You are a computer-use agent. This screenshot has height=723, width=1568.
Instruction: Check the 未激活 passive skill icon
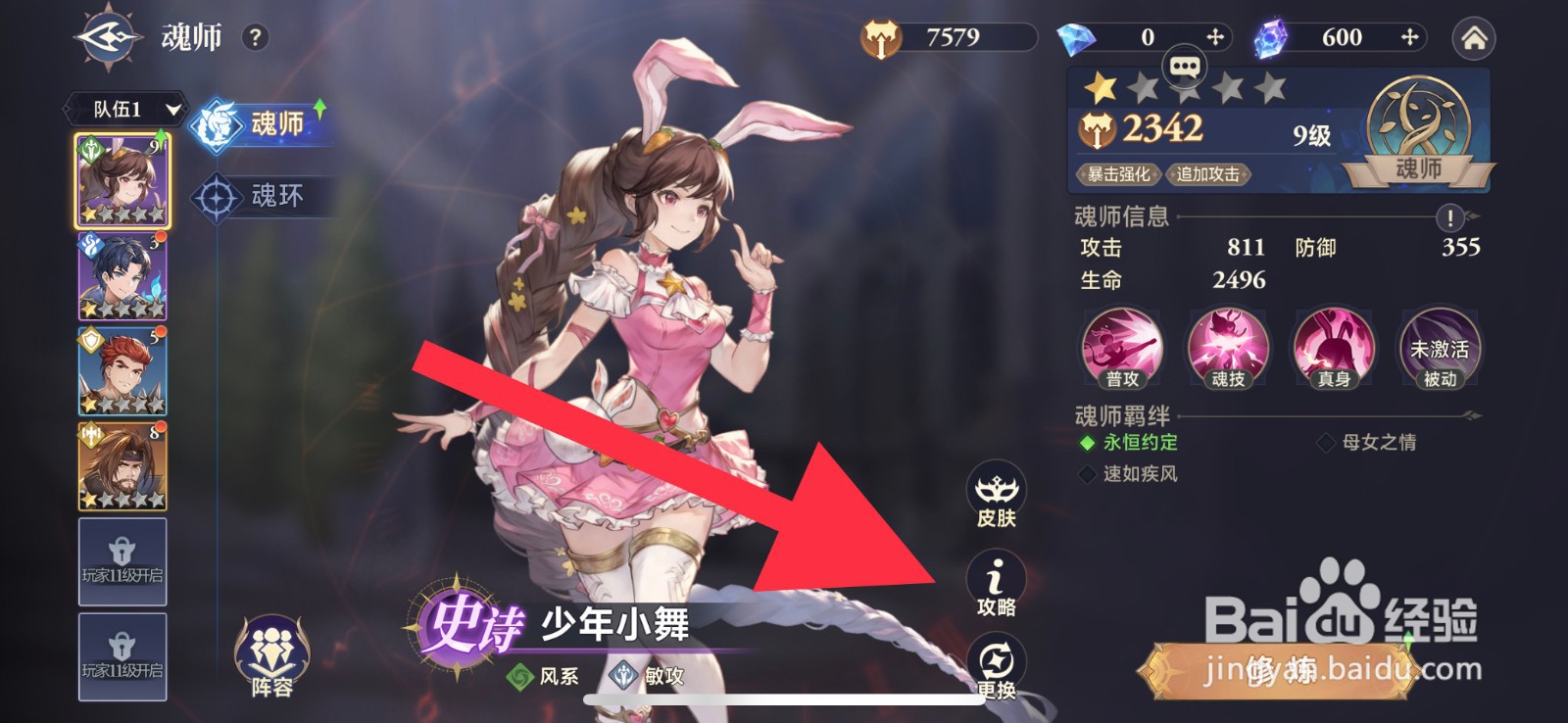[1436, 348]
